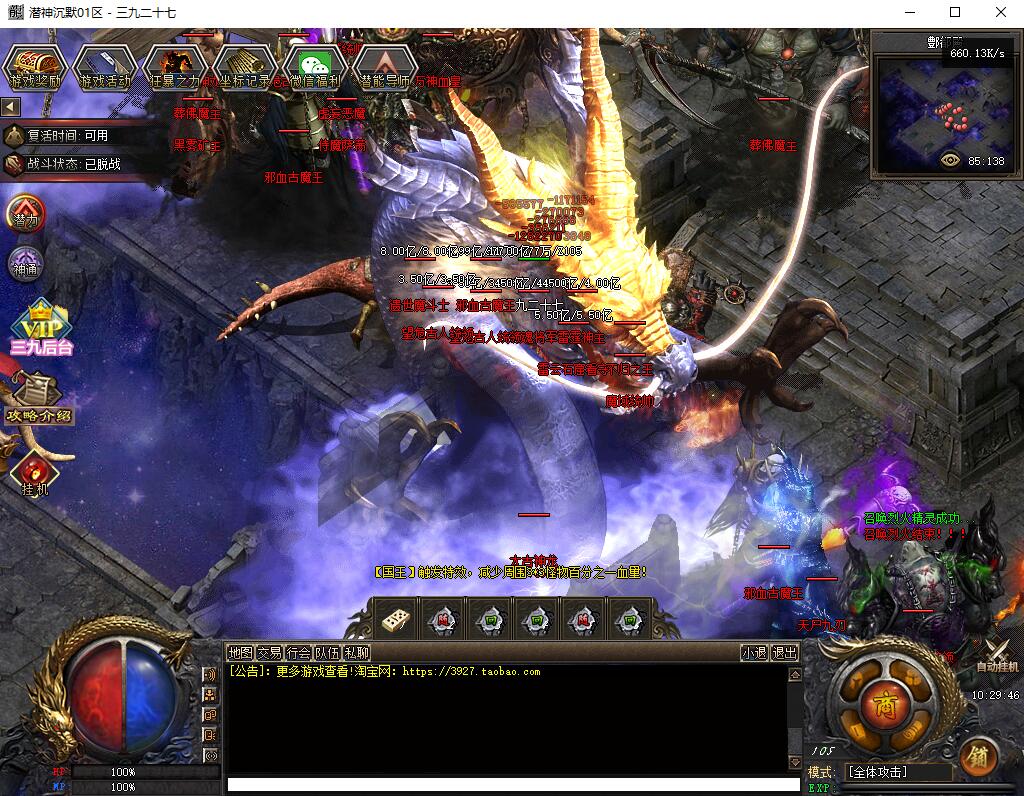
Task: Click the 小退 logout button
Action: [754, 653]
